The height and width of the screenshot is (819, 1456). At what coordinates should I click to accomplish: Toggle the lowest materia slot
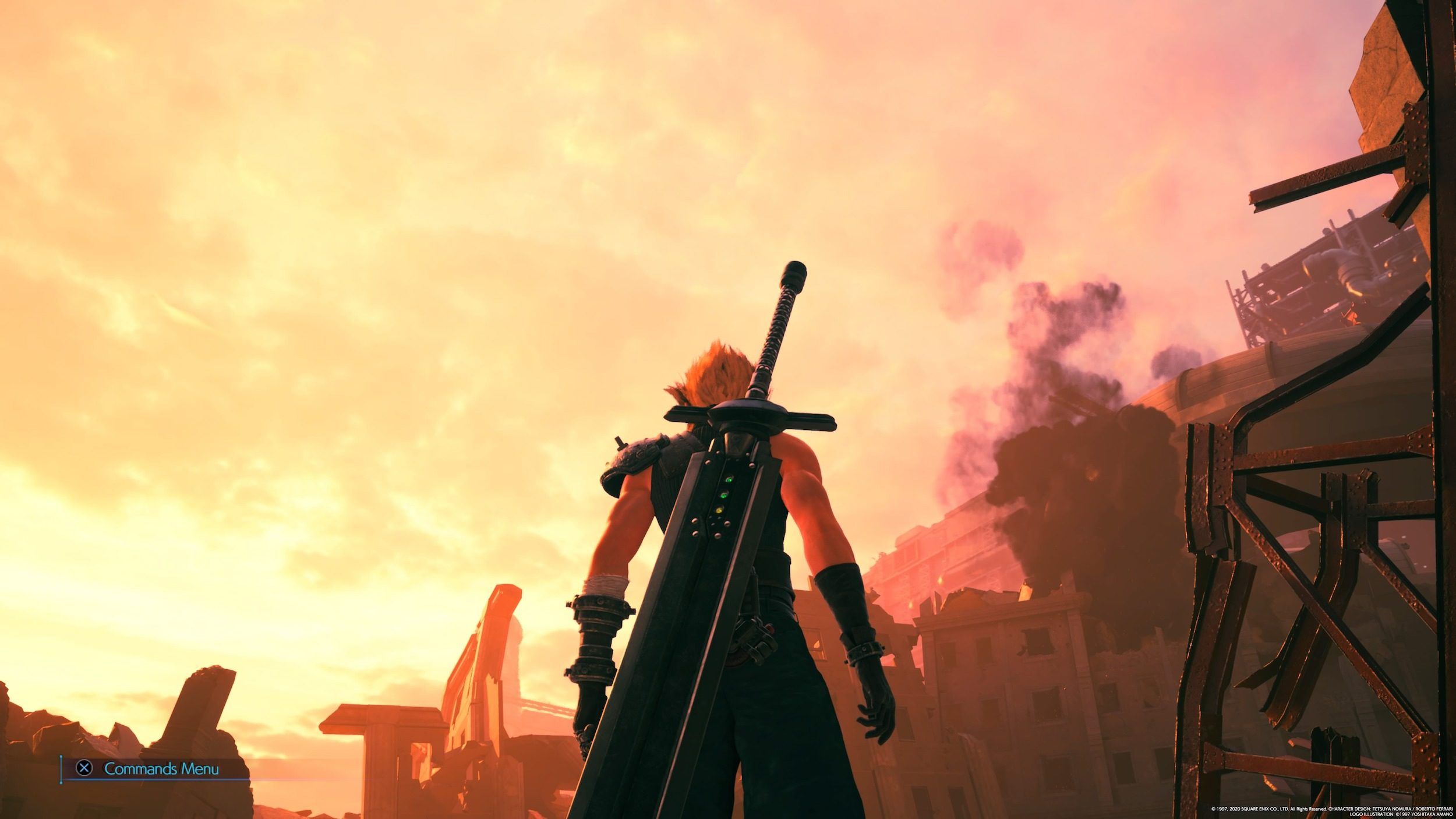(720, 510)
